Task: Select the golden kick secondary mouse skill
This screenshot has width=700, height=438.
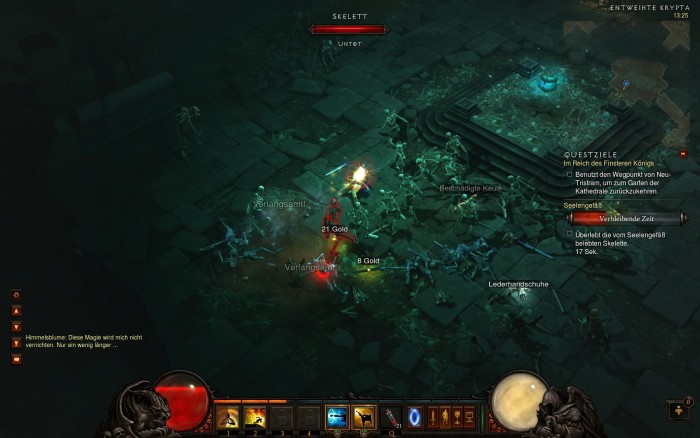Action: 364,416
